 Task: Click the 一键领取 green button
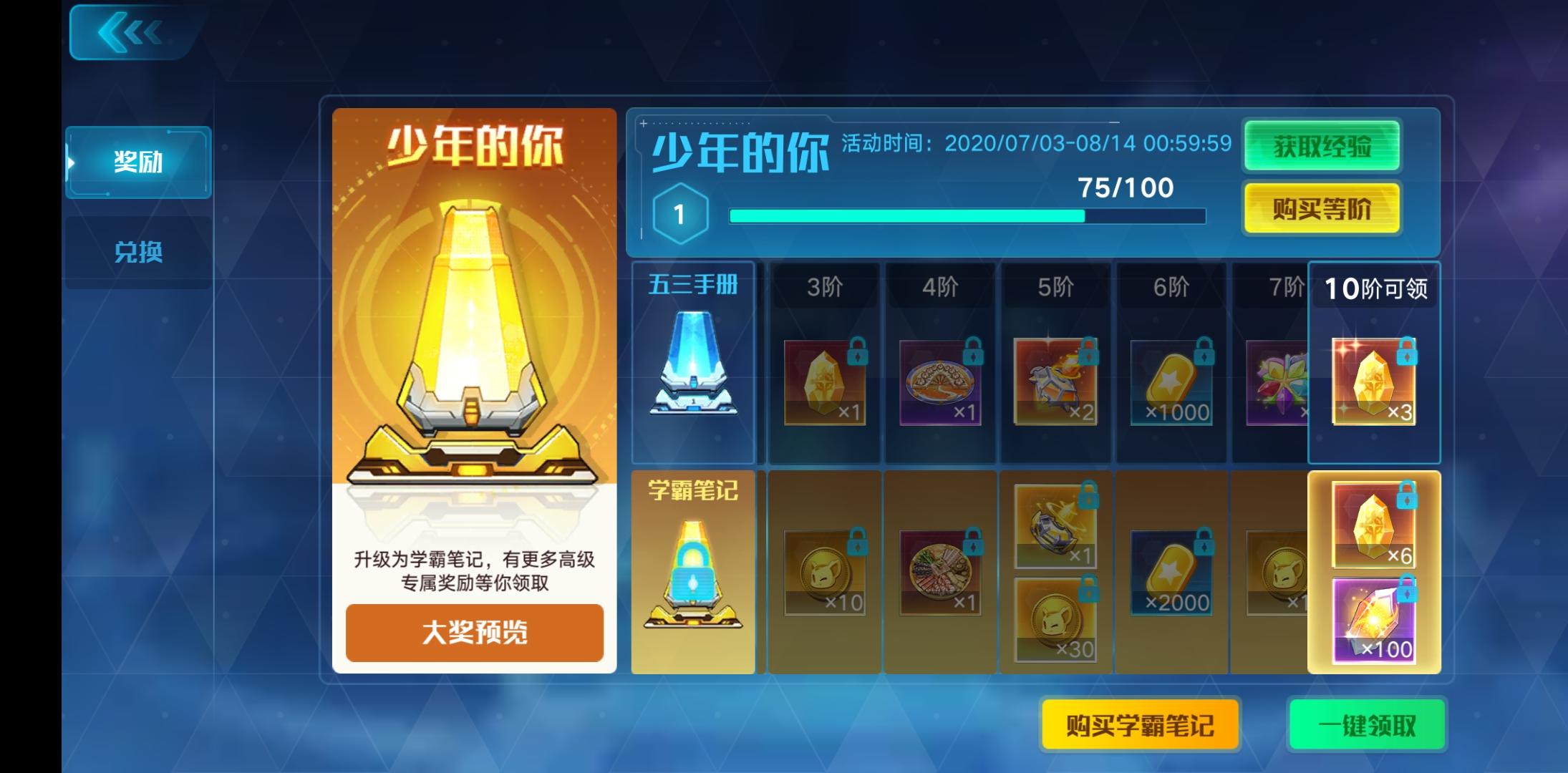point(1366,724)
